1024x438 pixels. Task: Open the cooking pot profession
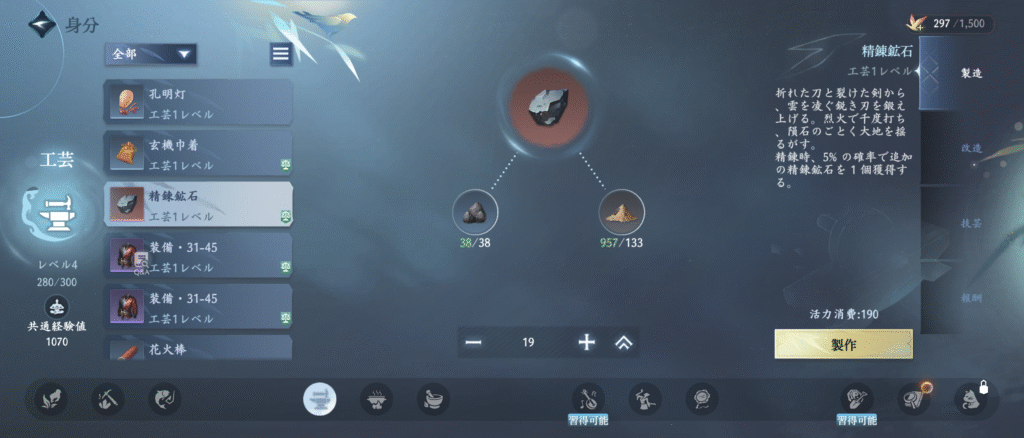pos(375,400)
